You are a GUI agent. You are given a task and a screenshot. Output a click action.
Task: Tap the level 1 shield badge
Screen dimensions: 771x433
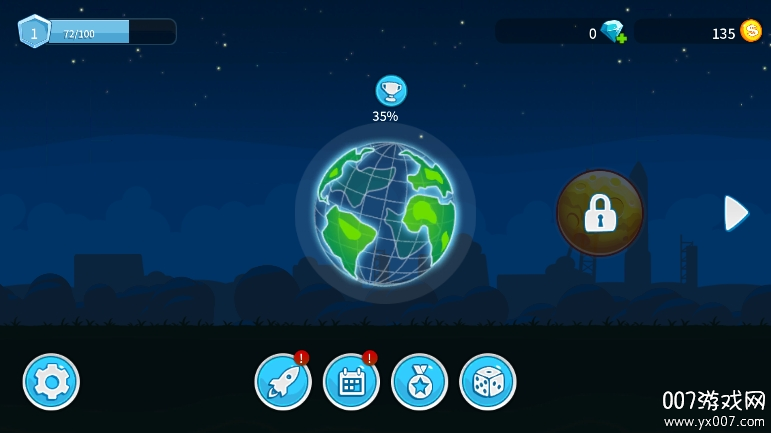click(x=34, y=32)
